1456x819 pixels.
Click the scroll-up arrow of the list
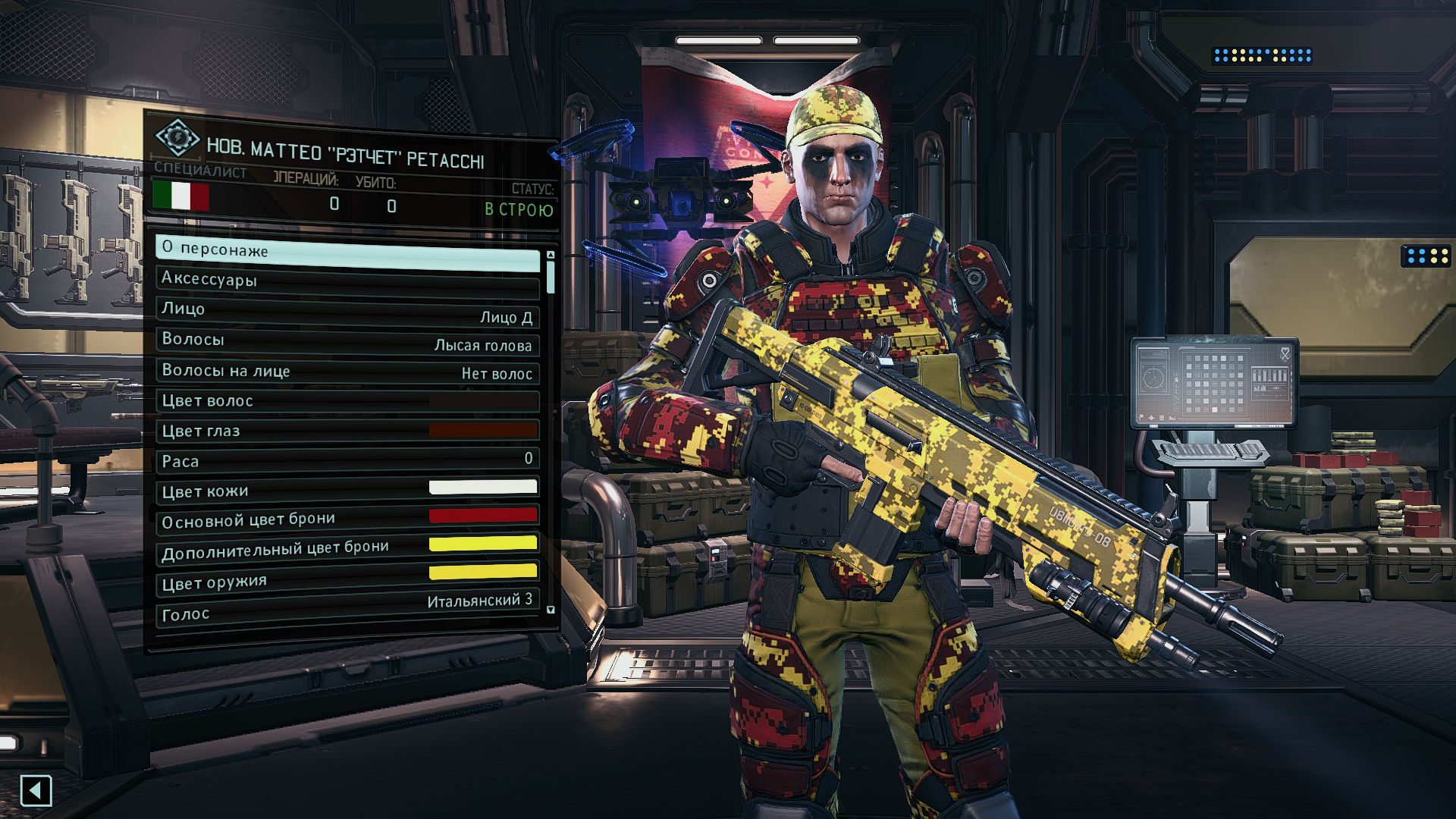coord(551,255)
